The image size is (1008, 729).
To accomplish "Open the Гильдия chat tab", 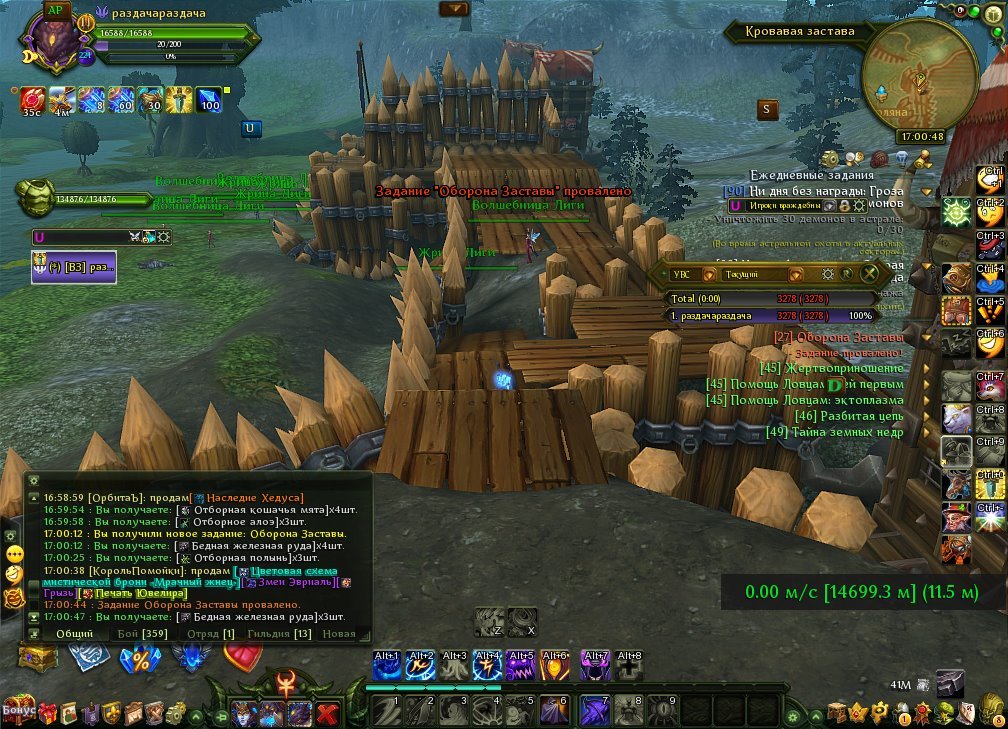I will (x=289, y=633).
